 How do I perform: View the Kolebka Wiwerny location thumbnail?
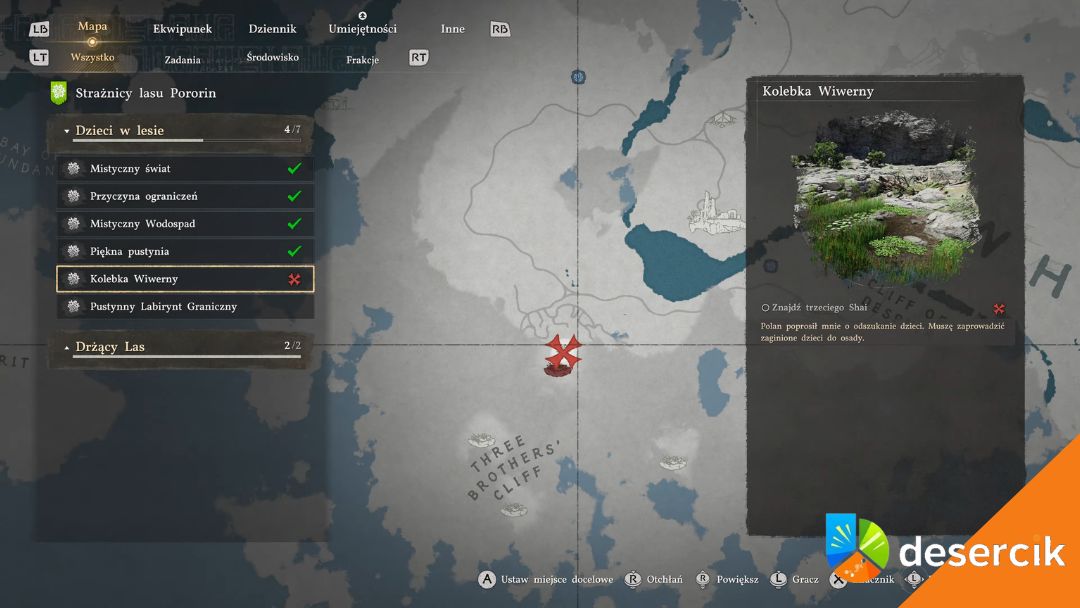tap(886, 200)
